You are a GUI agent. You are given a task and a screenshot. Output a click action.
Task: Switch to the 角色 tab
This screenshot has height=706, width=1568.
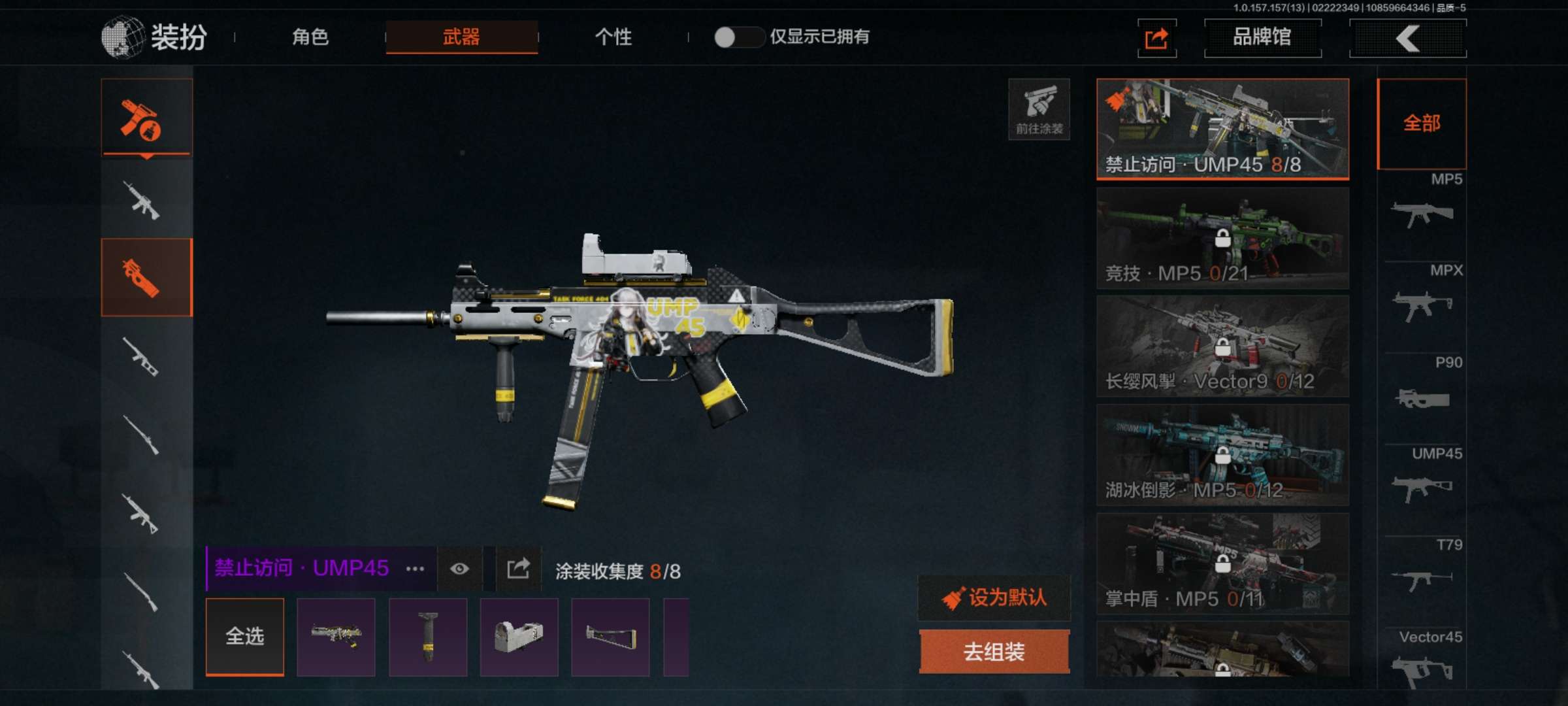pyautogui.click(x=312, y=39)
